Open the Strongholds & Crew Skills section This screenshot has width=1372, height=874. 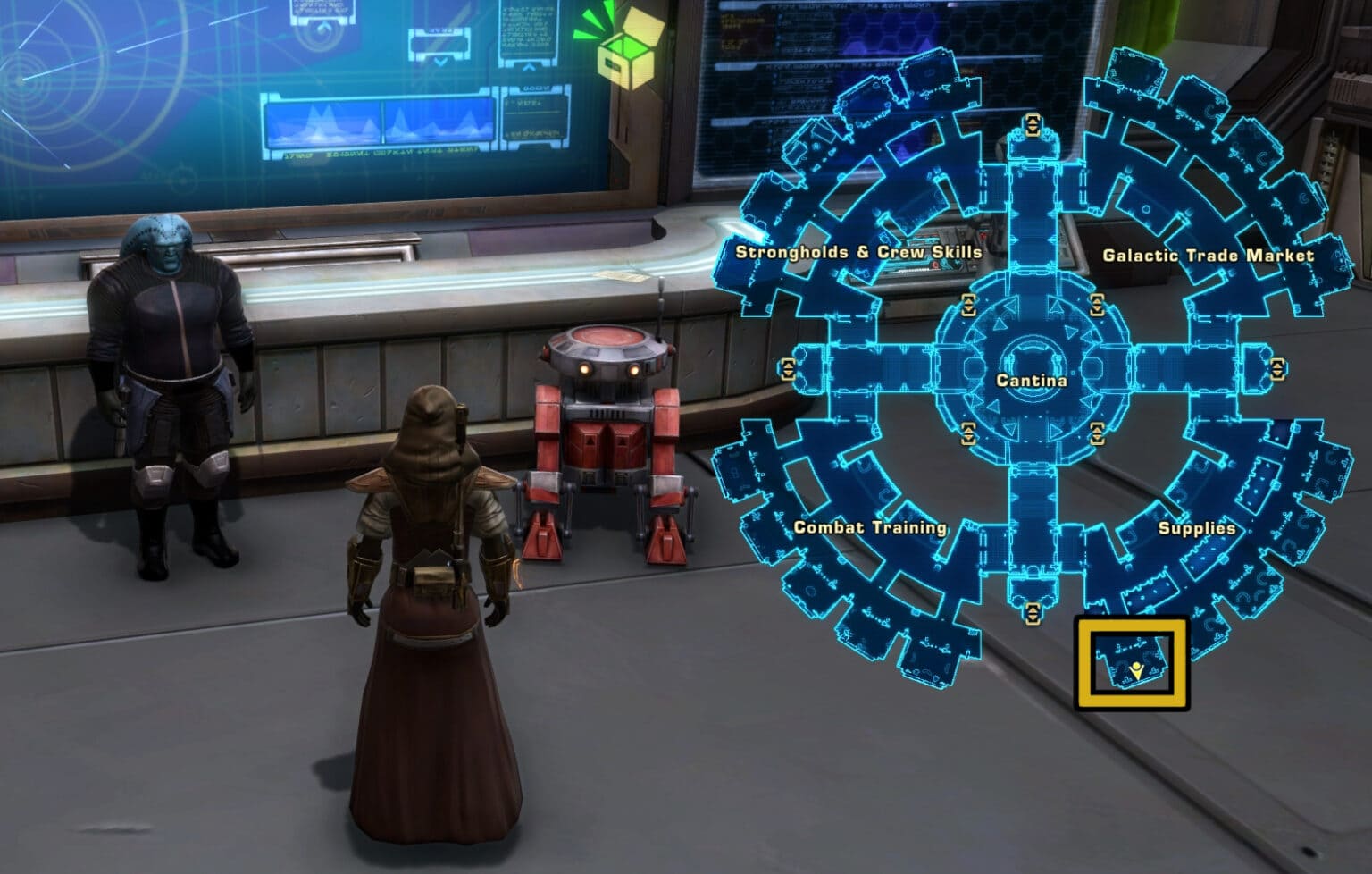pyautogui.click(x=862, y=253)
